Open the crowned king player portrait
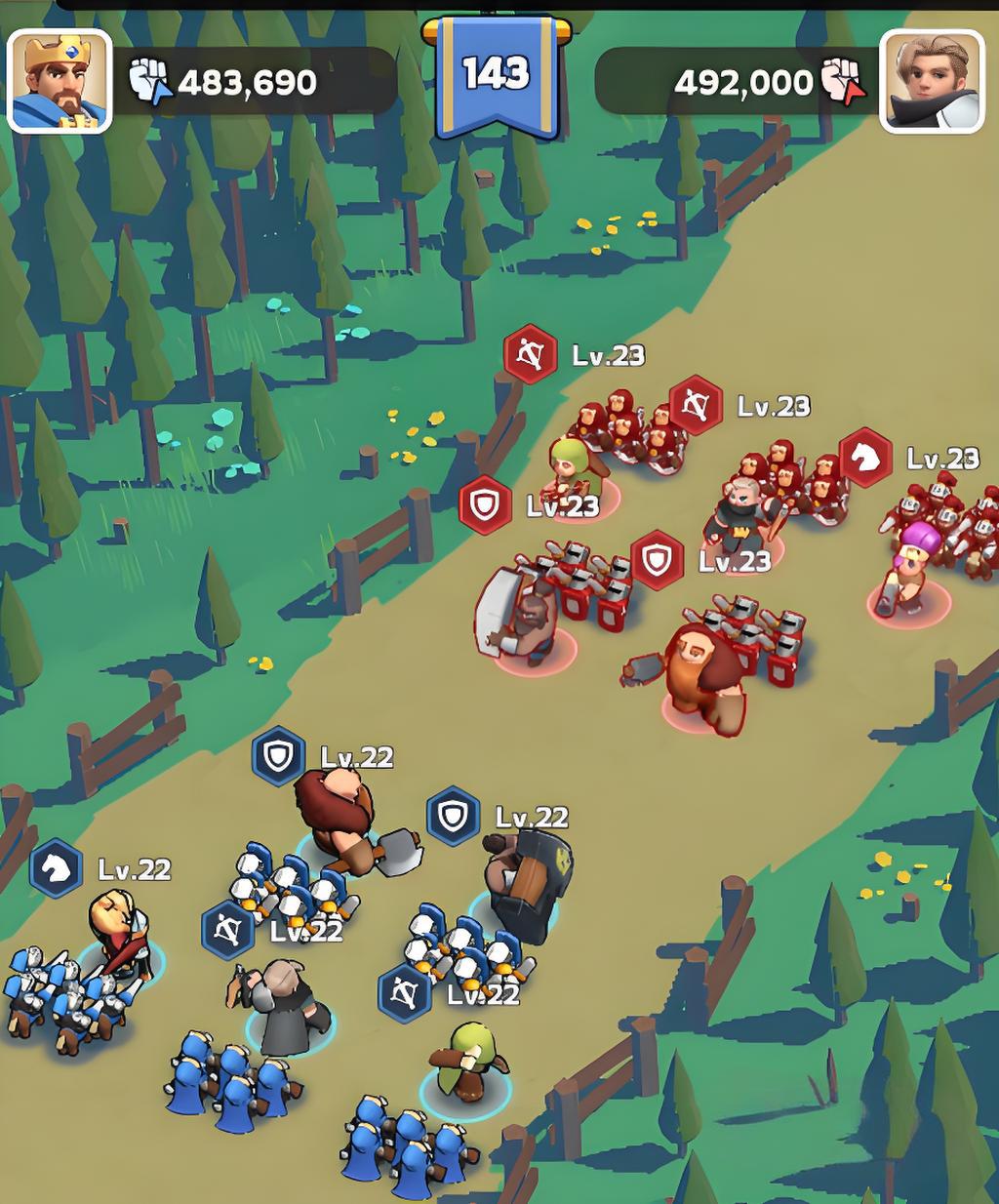The height and width of the screenshot is (1204, 999). pos(60,81)
